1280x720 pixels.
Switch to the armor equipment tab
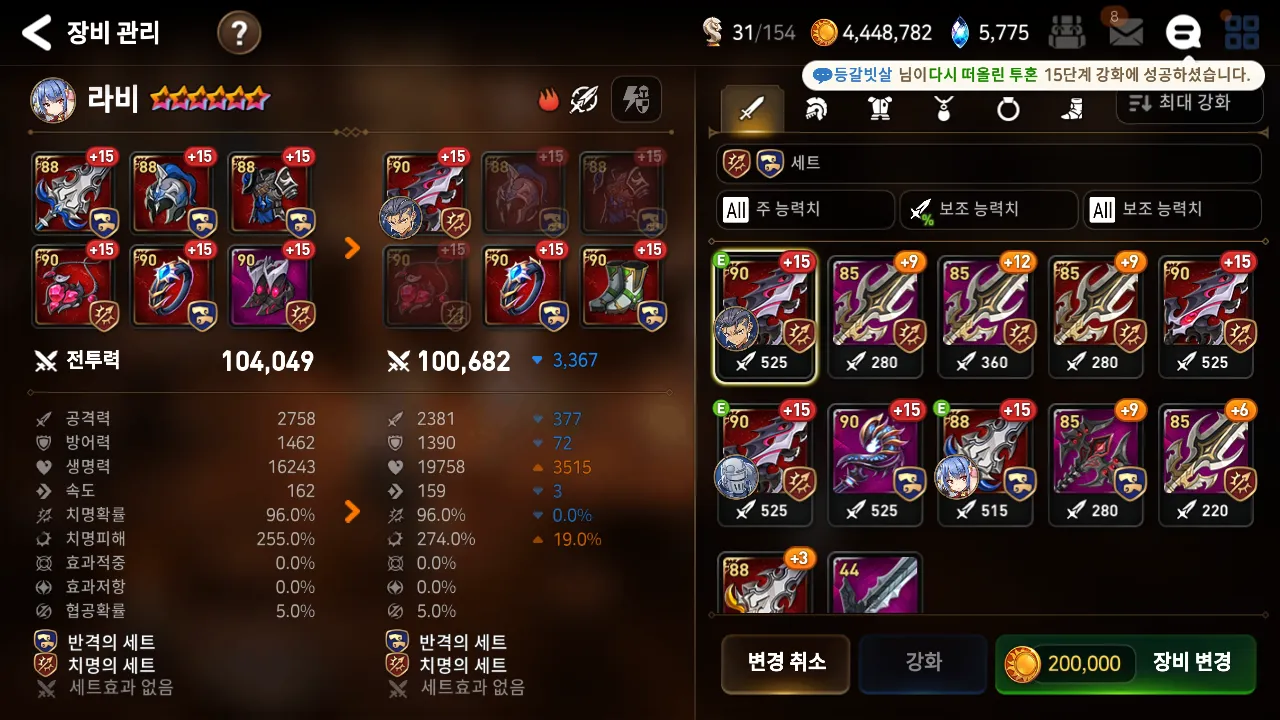(x=881, y=110)
